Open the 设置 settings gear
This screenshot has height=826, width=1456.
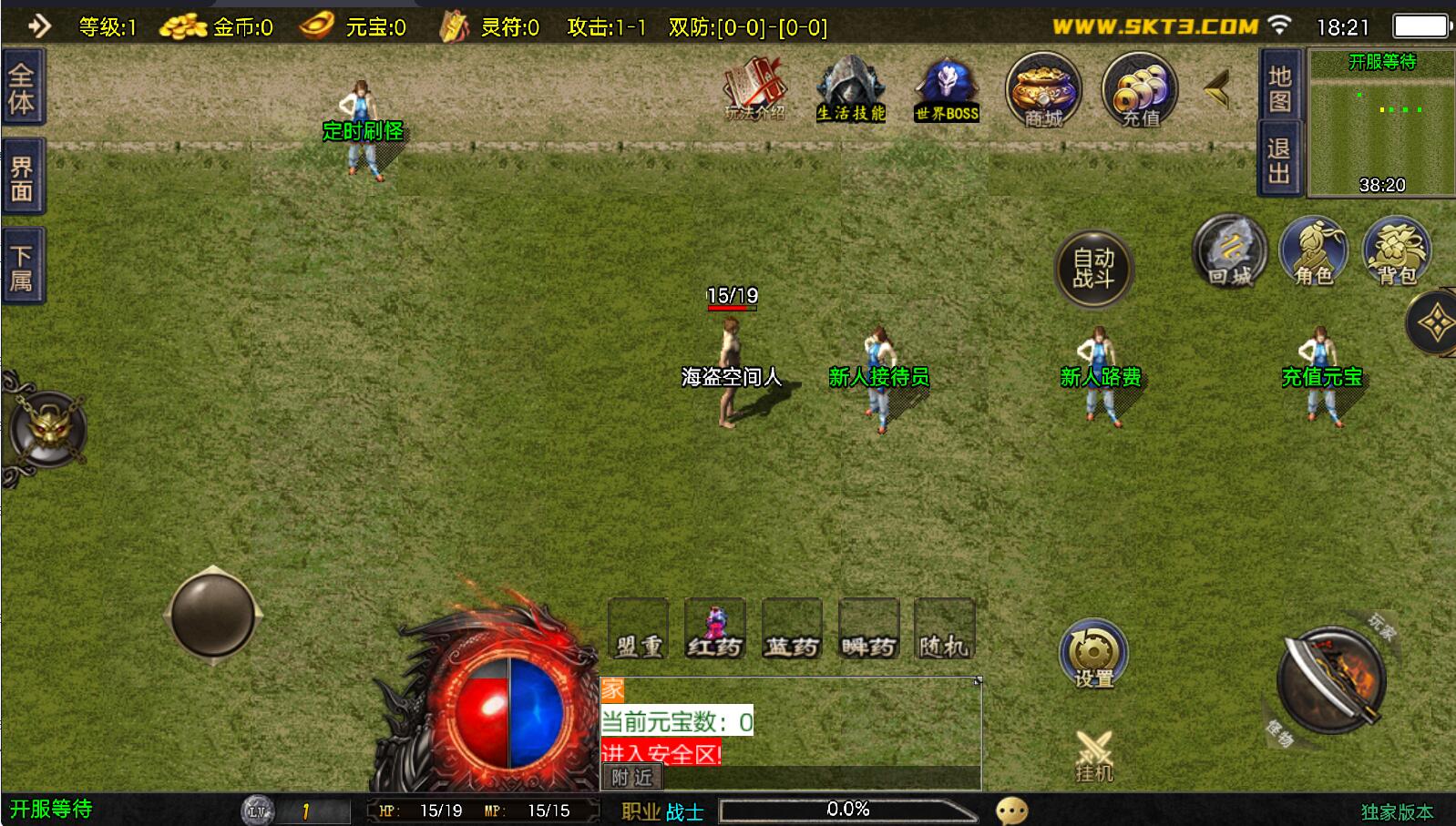[x=1093, y=656]
